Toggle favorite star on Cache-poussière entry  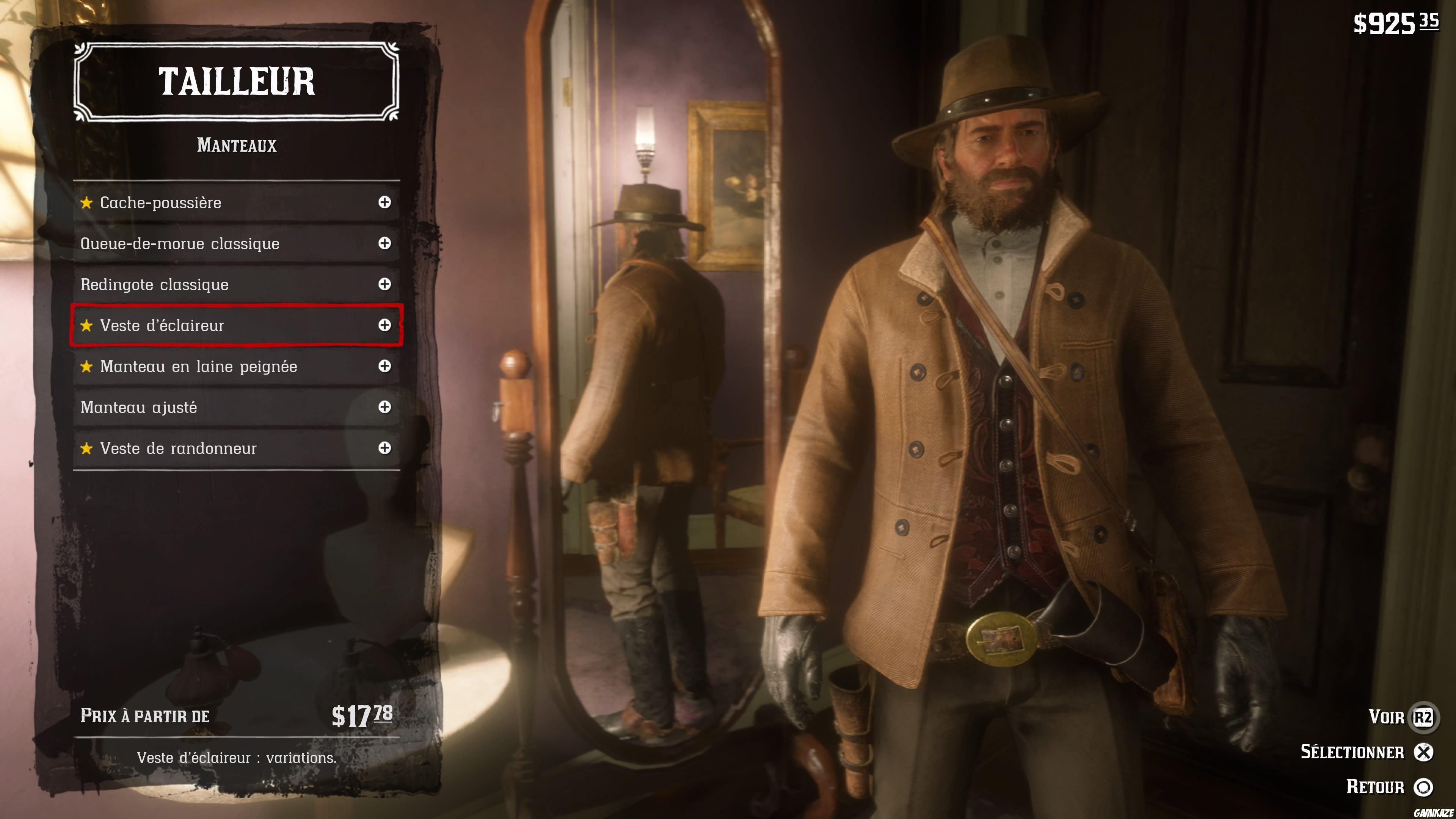87,202
